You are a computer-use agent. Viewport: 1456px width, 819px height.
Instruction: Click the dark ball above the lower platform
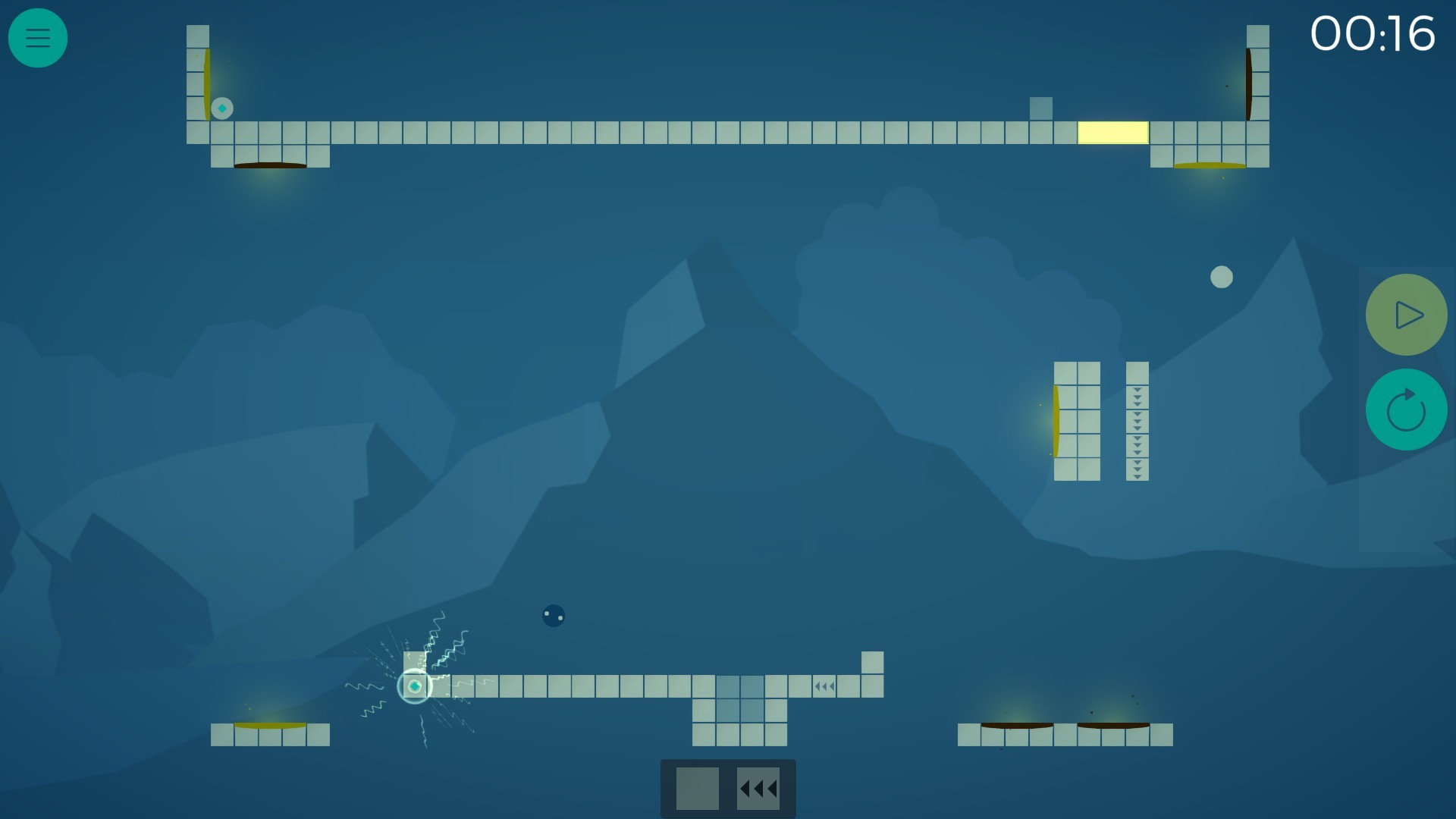(x=554, y=617)
